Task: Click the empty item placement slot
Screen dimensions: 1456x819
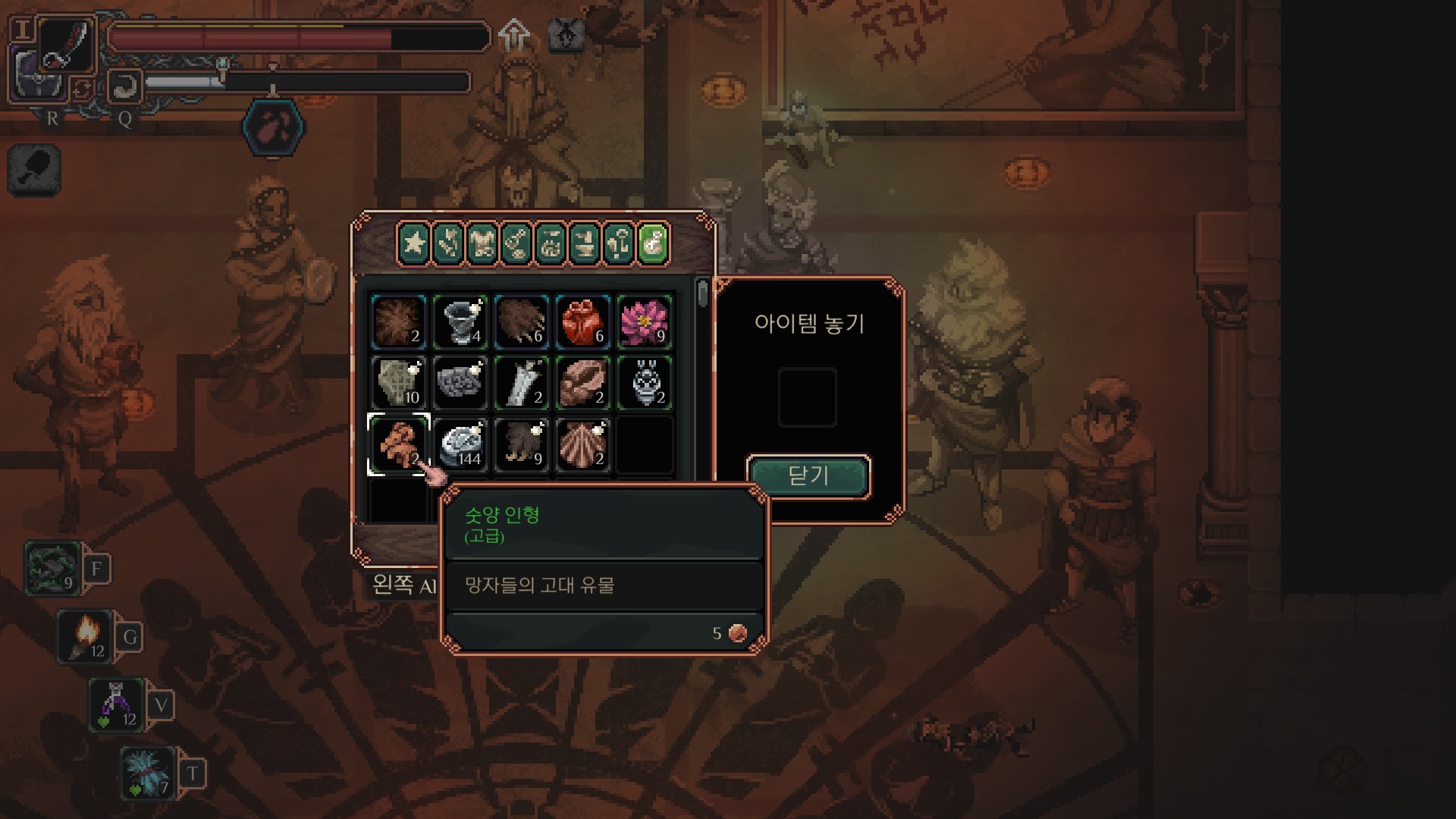Action: pyautogui.click(x=808, y=397)
